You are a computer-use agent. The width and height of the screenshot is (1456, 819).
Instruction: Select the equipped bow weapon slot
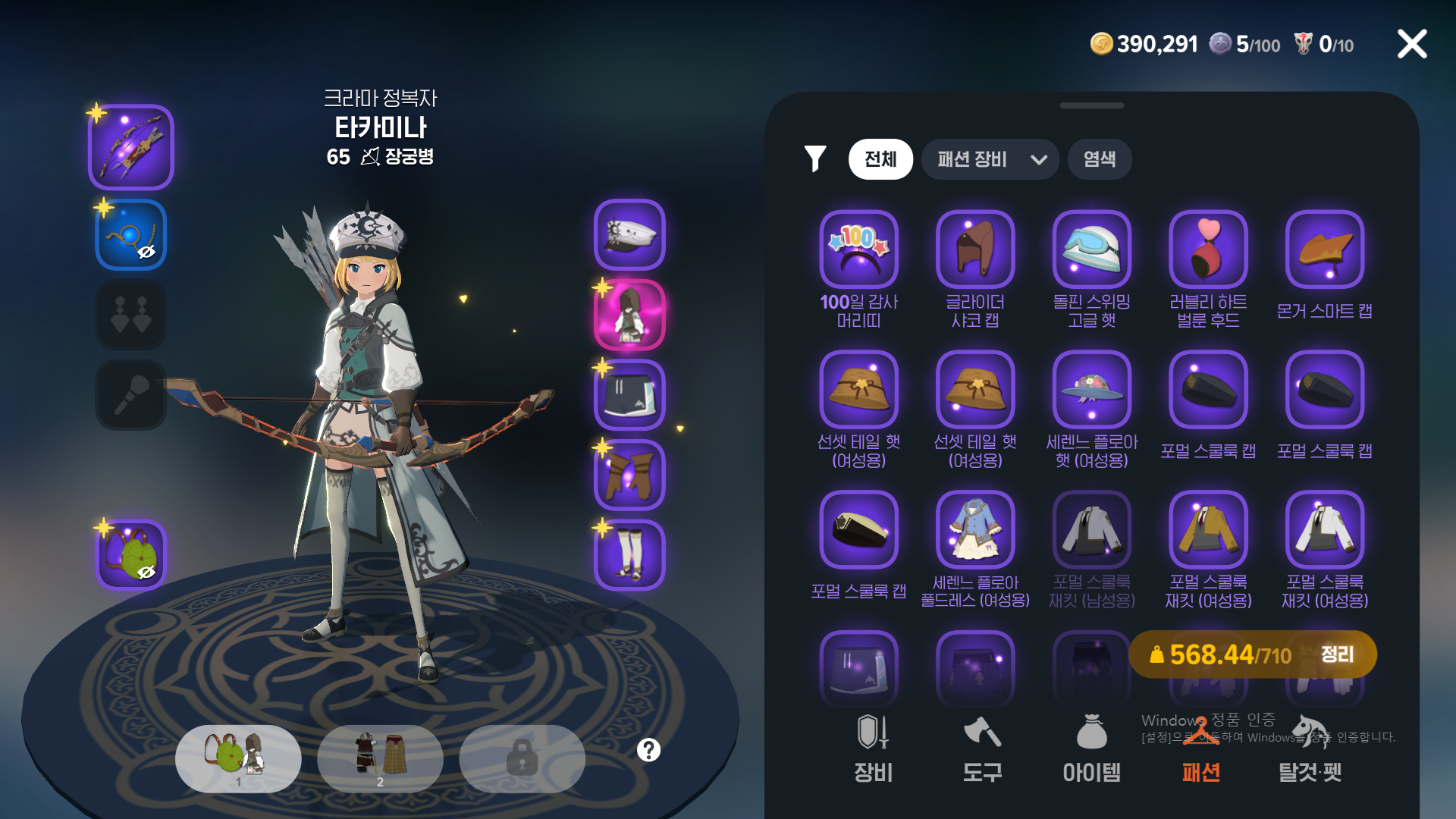(131, 147)
